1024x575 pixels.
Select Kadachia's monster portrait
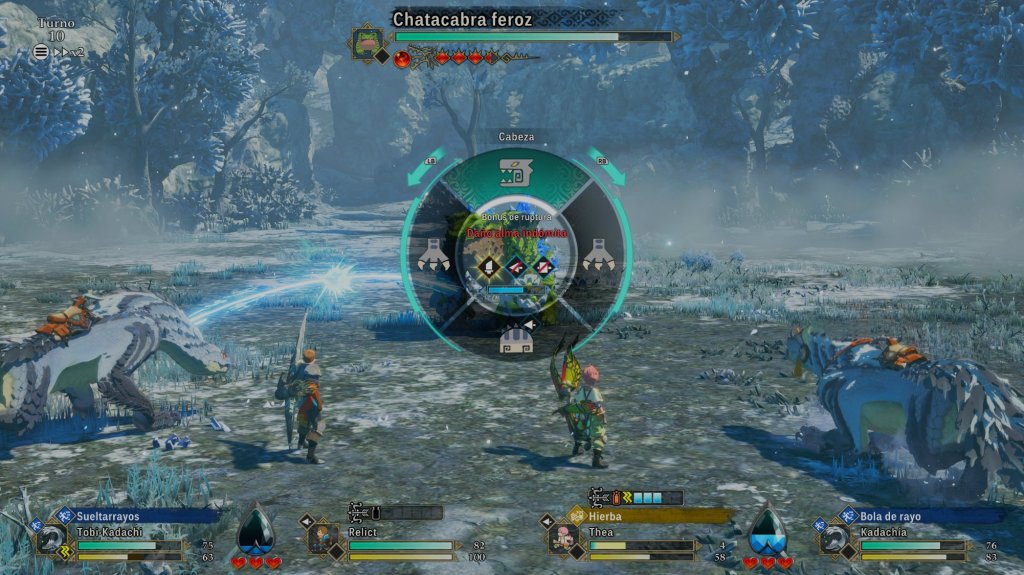tap(836, 541)
